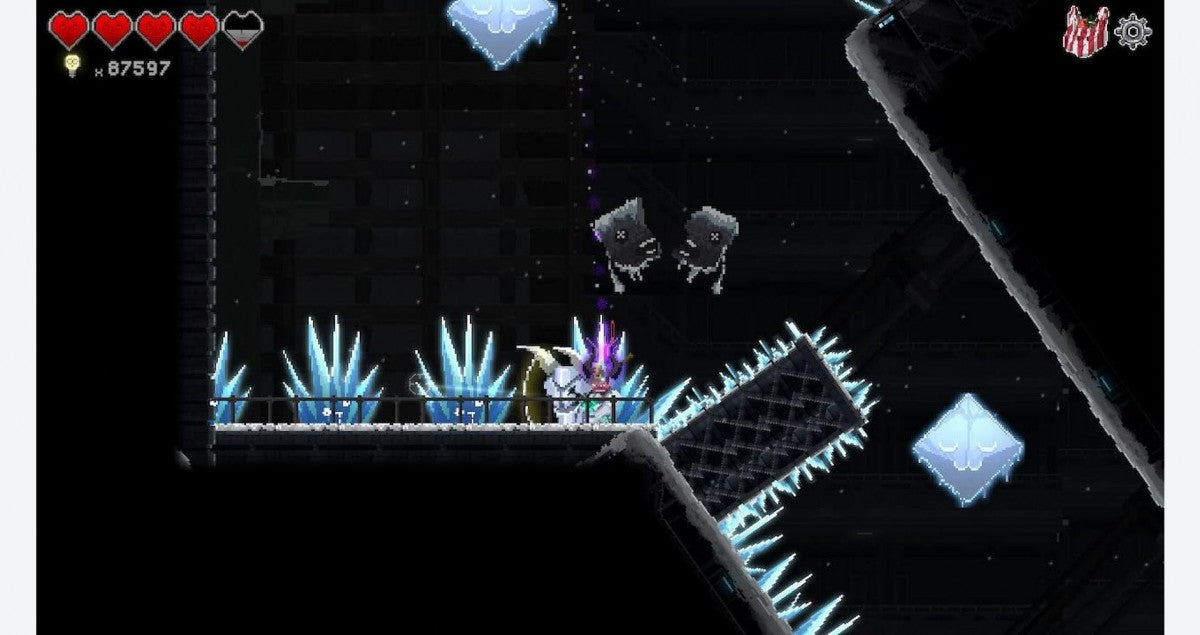Open the red-and-white striped bag
The image size is (1200, 635).
tap(1085, 30)
